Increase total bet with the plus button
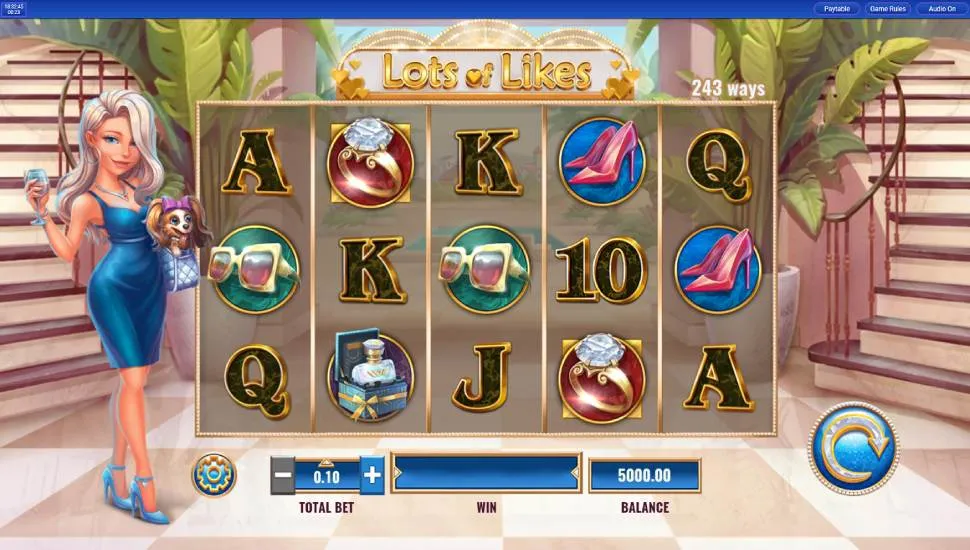Image resolution: width=970 pixels, height=550 pixels. [x=372, y=475]
